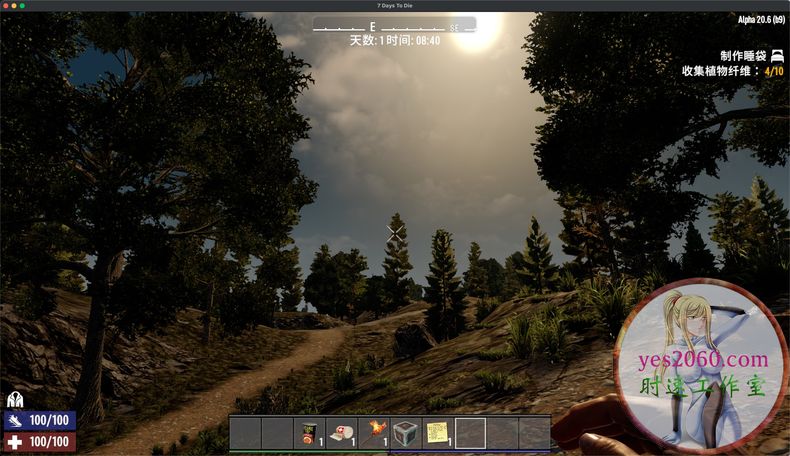Choose the torch in the hotbar
The image size is (790, 456).
(374, 433)
